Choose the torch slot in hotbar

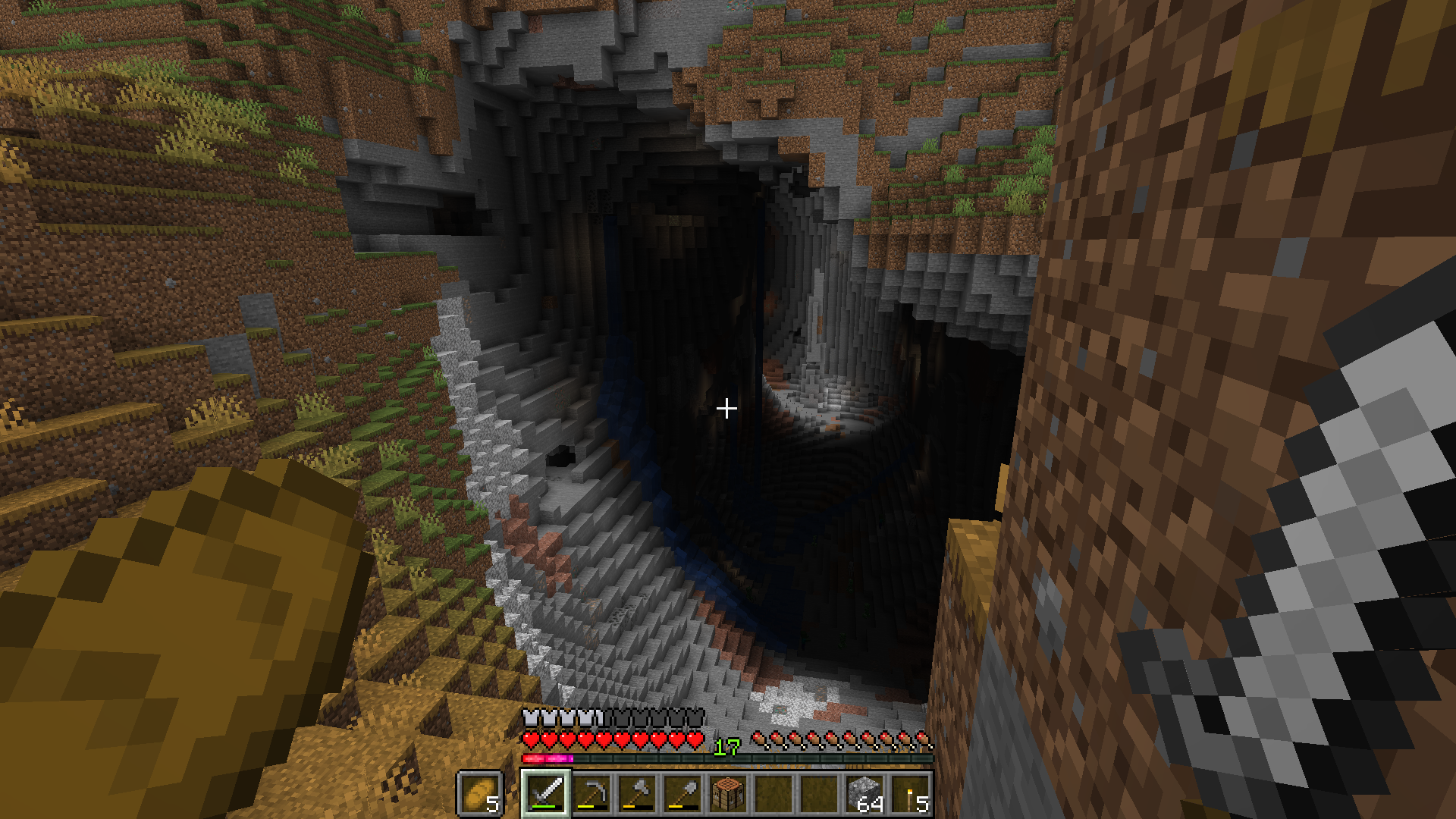(910, 794)
